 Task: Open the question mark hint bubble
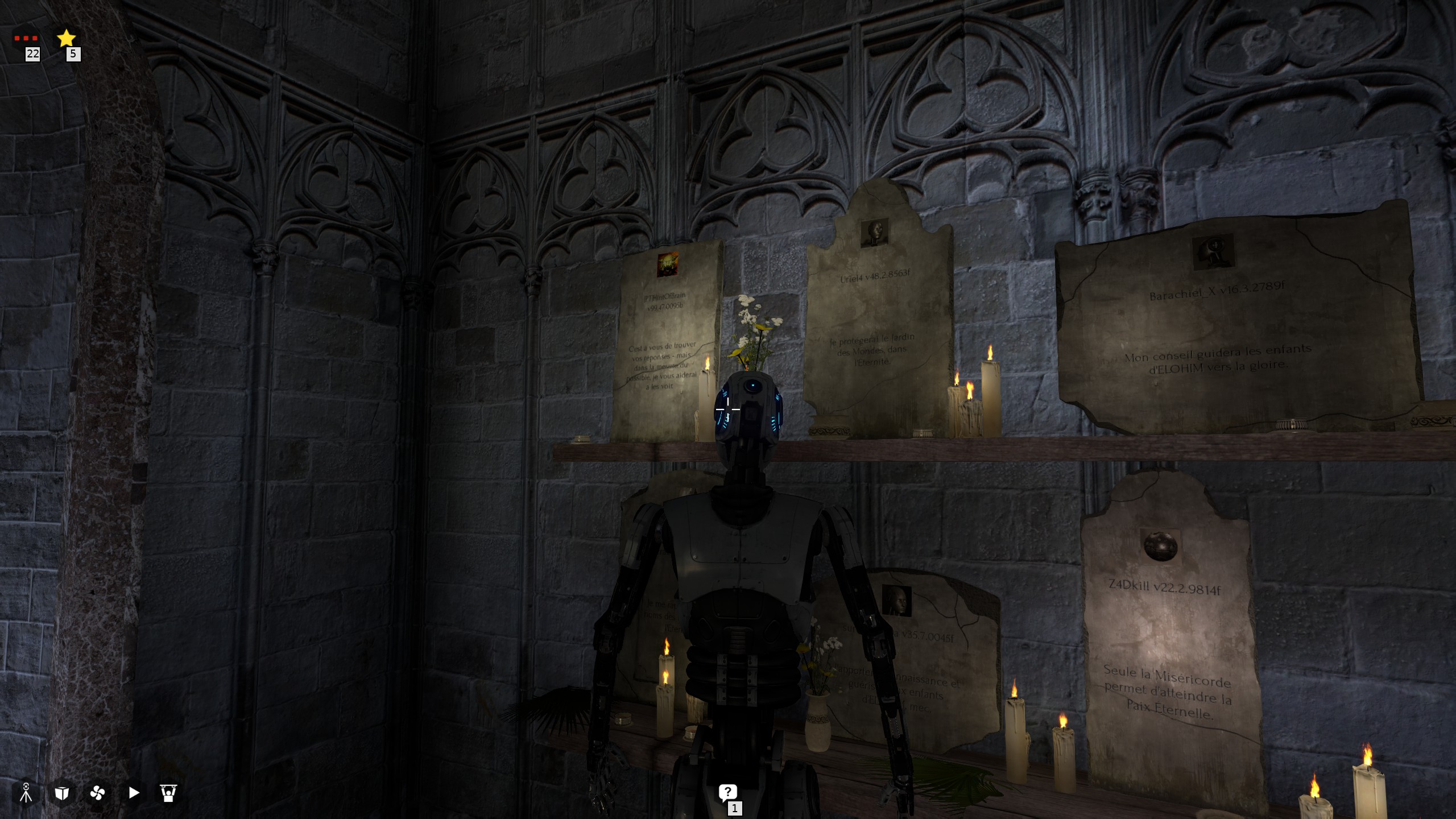(727, 792)
